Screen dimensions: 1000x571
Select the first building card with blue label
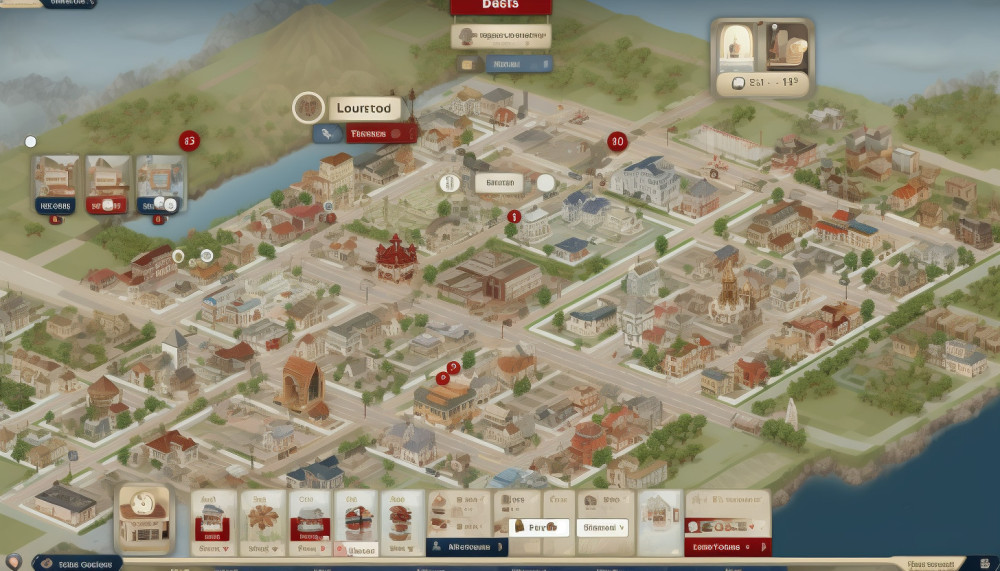[55, 186]
